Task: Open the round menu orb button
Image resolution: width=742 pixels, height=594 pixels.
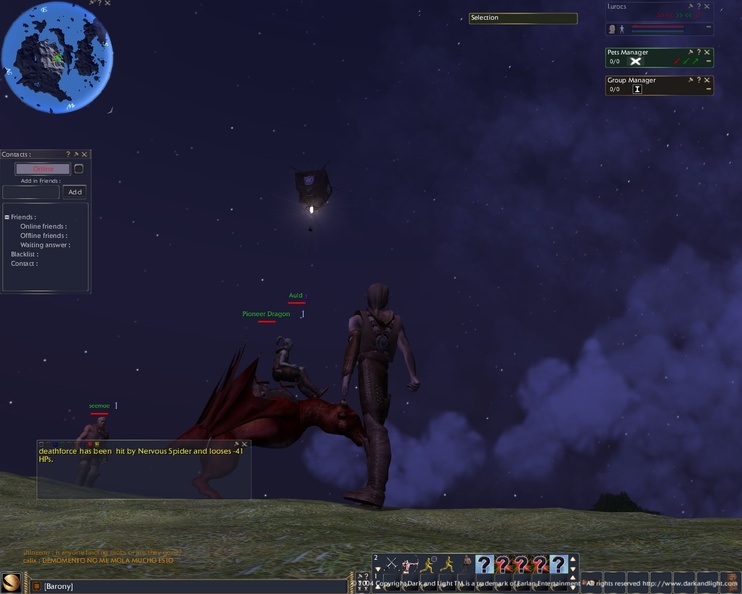Action: (x=13, y=582)
